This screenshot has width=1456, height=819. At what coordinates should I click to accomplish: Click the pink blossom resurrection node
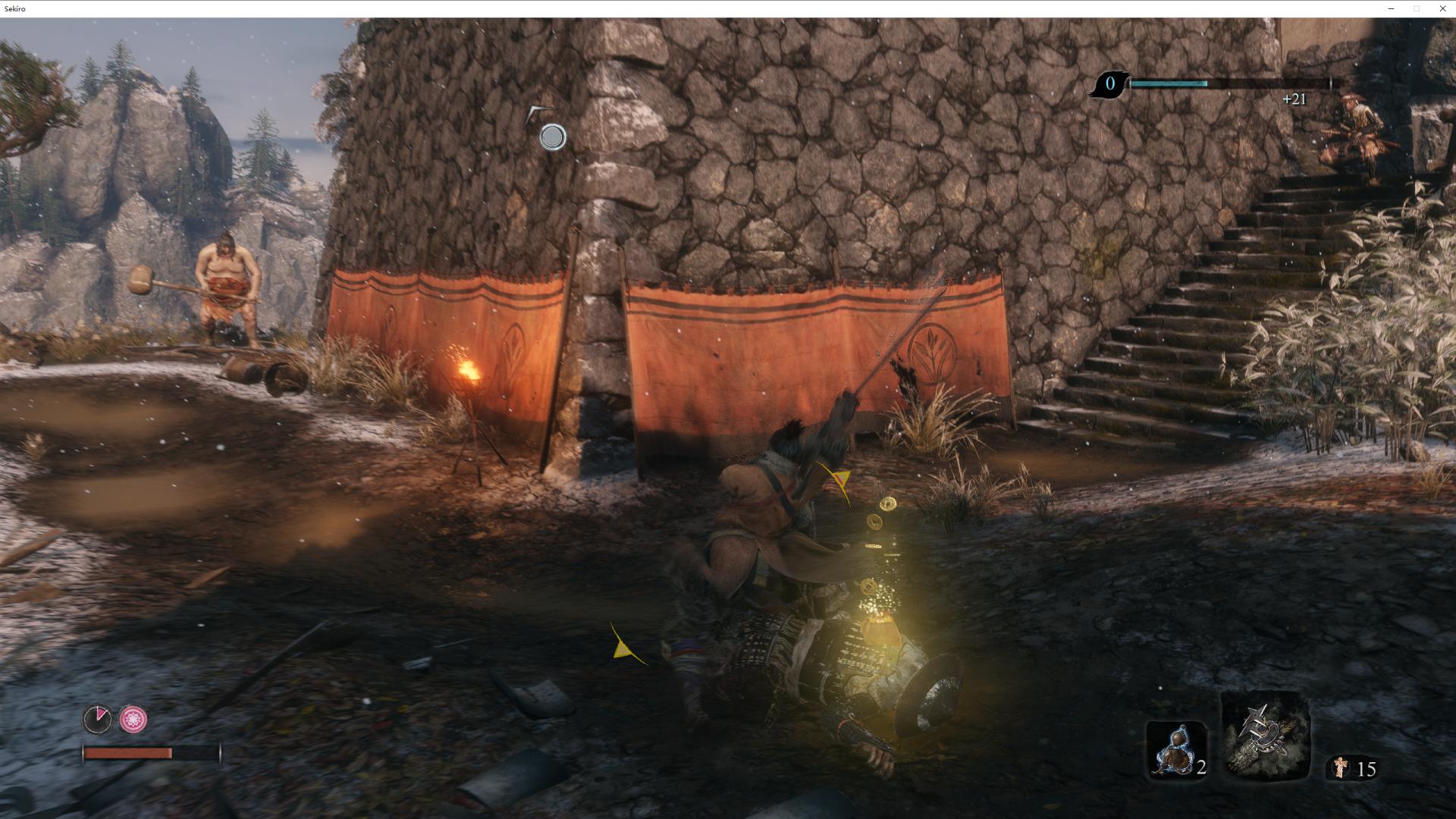pyautogui.click(x=133, y=719)
